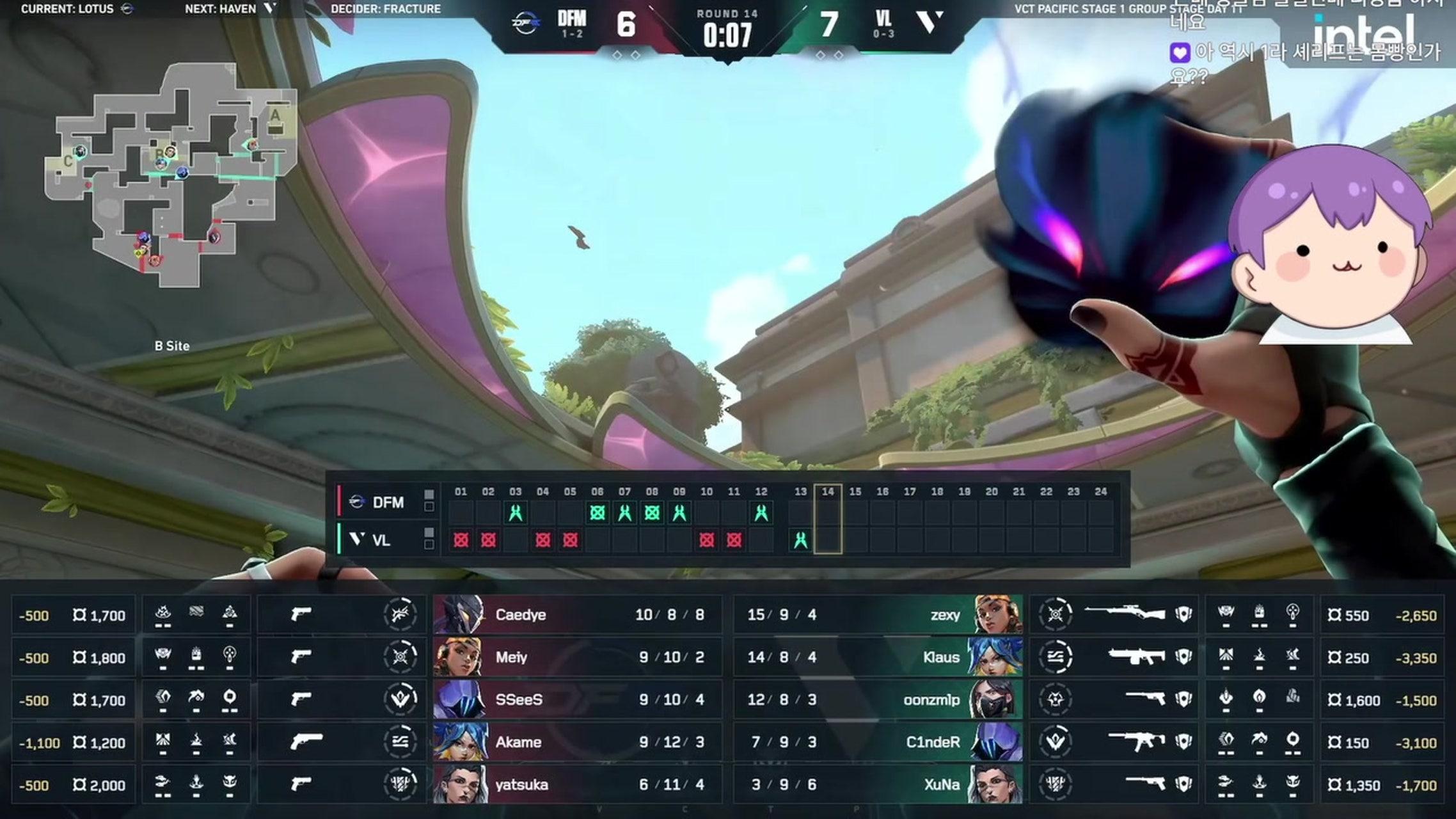Choose XuNa's agent portrait
This screenshot has width=1456, height=819.
click(x=997, y=784)
